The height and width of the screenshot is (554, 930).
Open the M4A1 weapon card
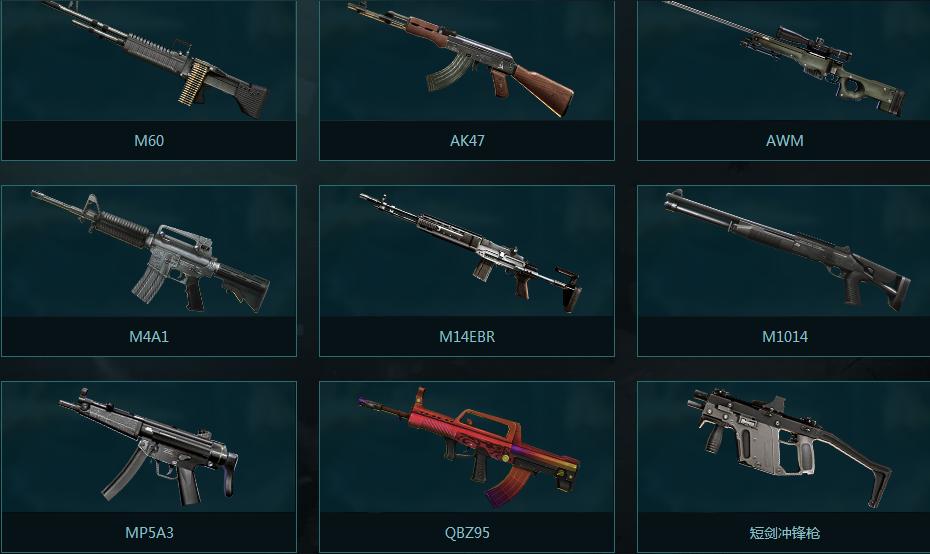tap(149, 270)
